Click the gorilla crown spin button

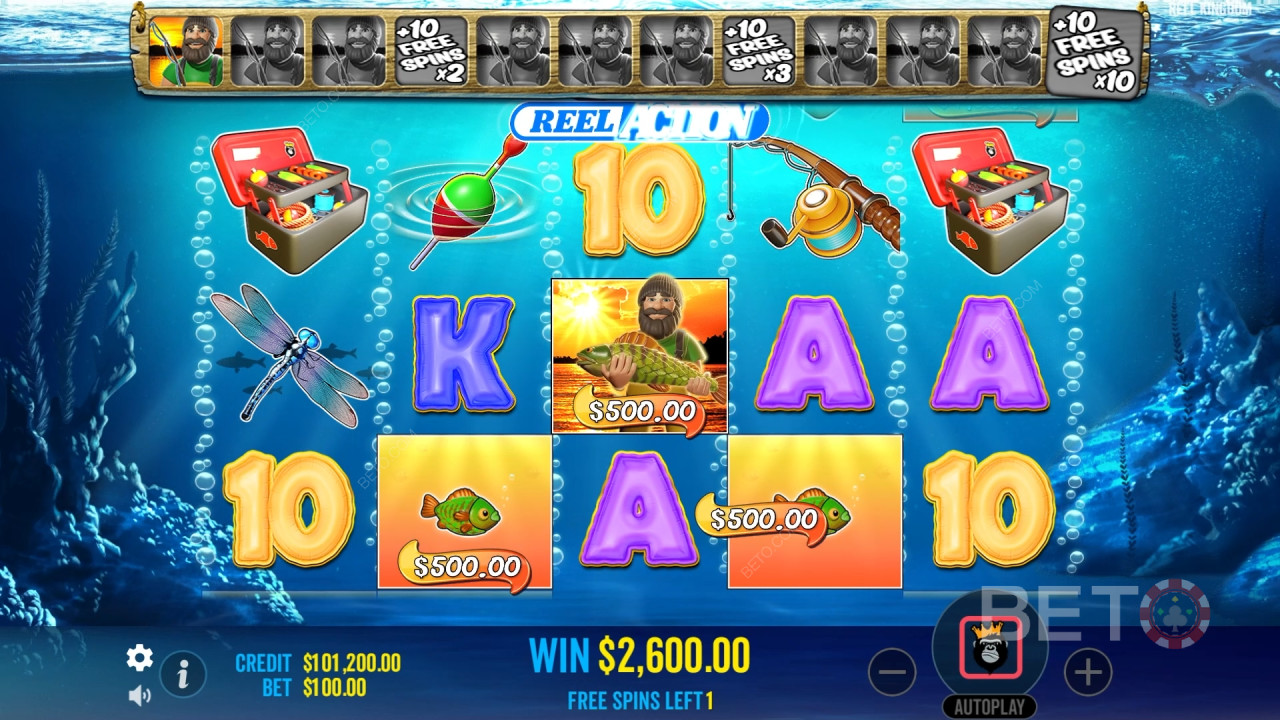click(990, 648)
